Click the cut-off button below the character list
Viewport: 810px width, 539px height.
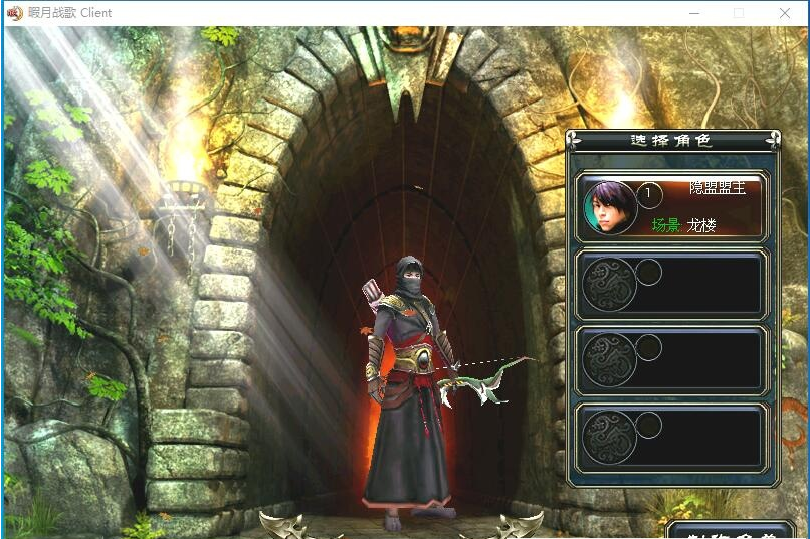[735, 531]
